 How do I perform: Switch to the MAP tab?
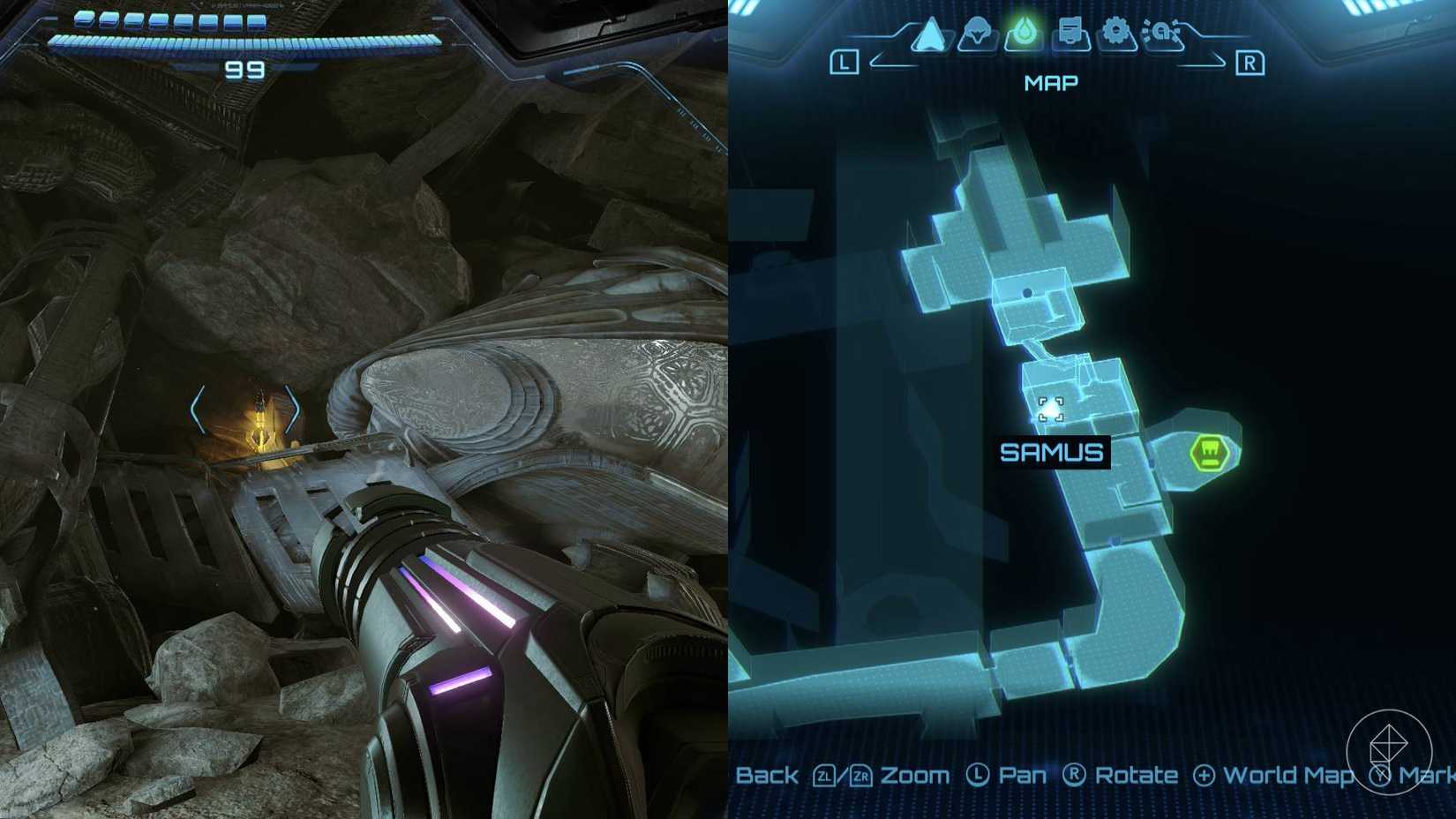click(x=1050, y=82)
